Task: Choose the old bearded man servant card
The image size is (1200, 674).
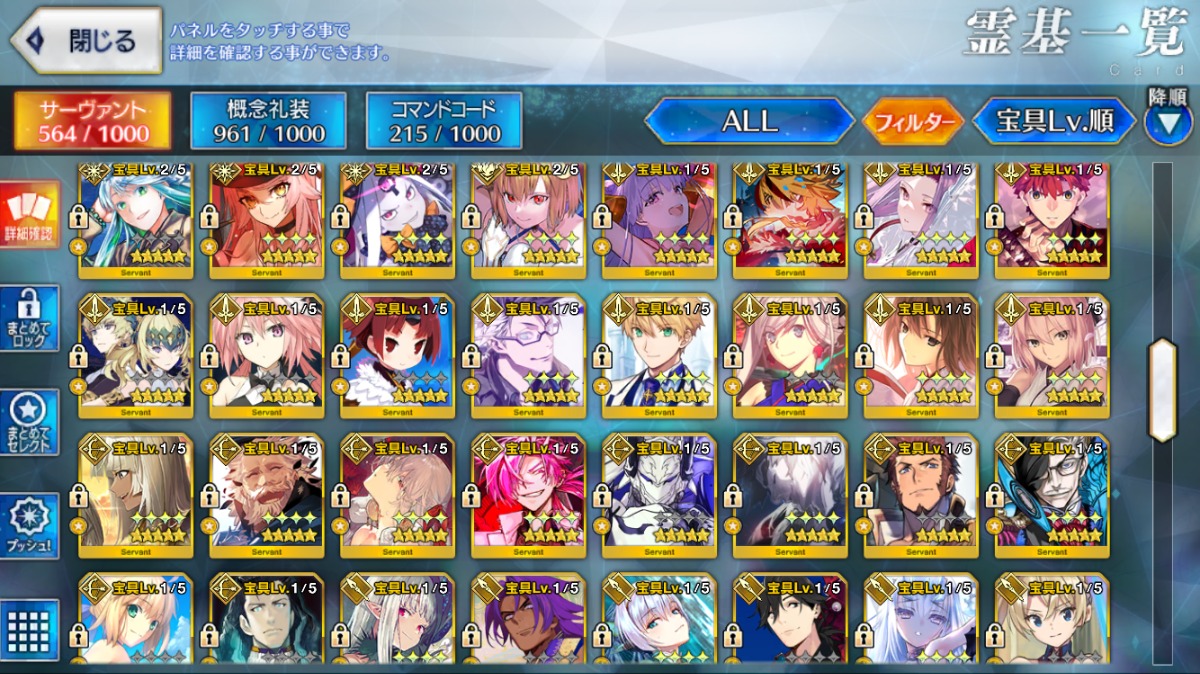Action: point(267,490)
